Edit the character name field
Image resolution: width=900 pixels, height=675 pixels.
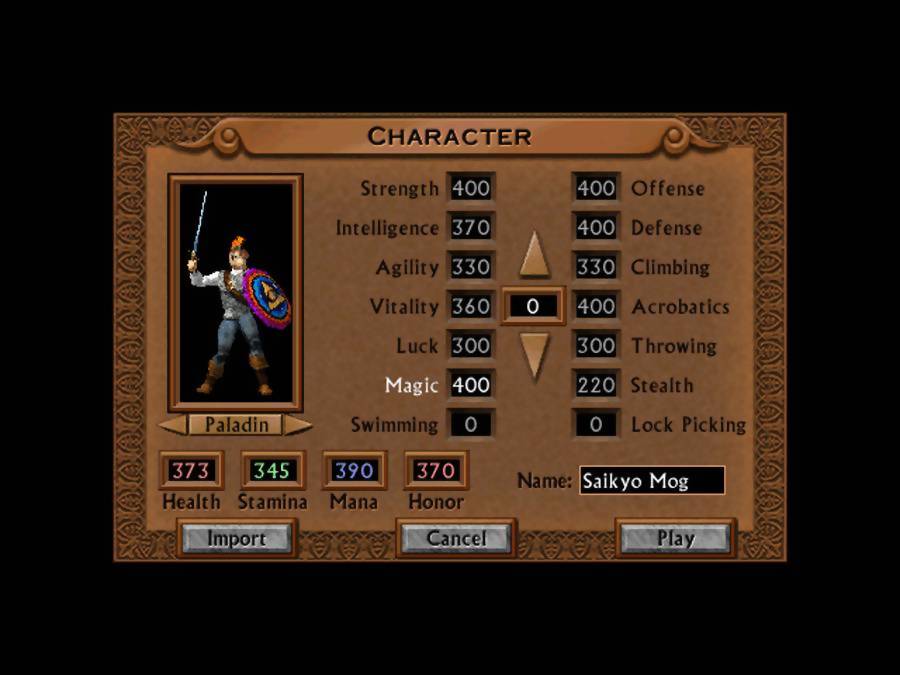651,480
